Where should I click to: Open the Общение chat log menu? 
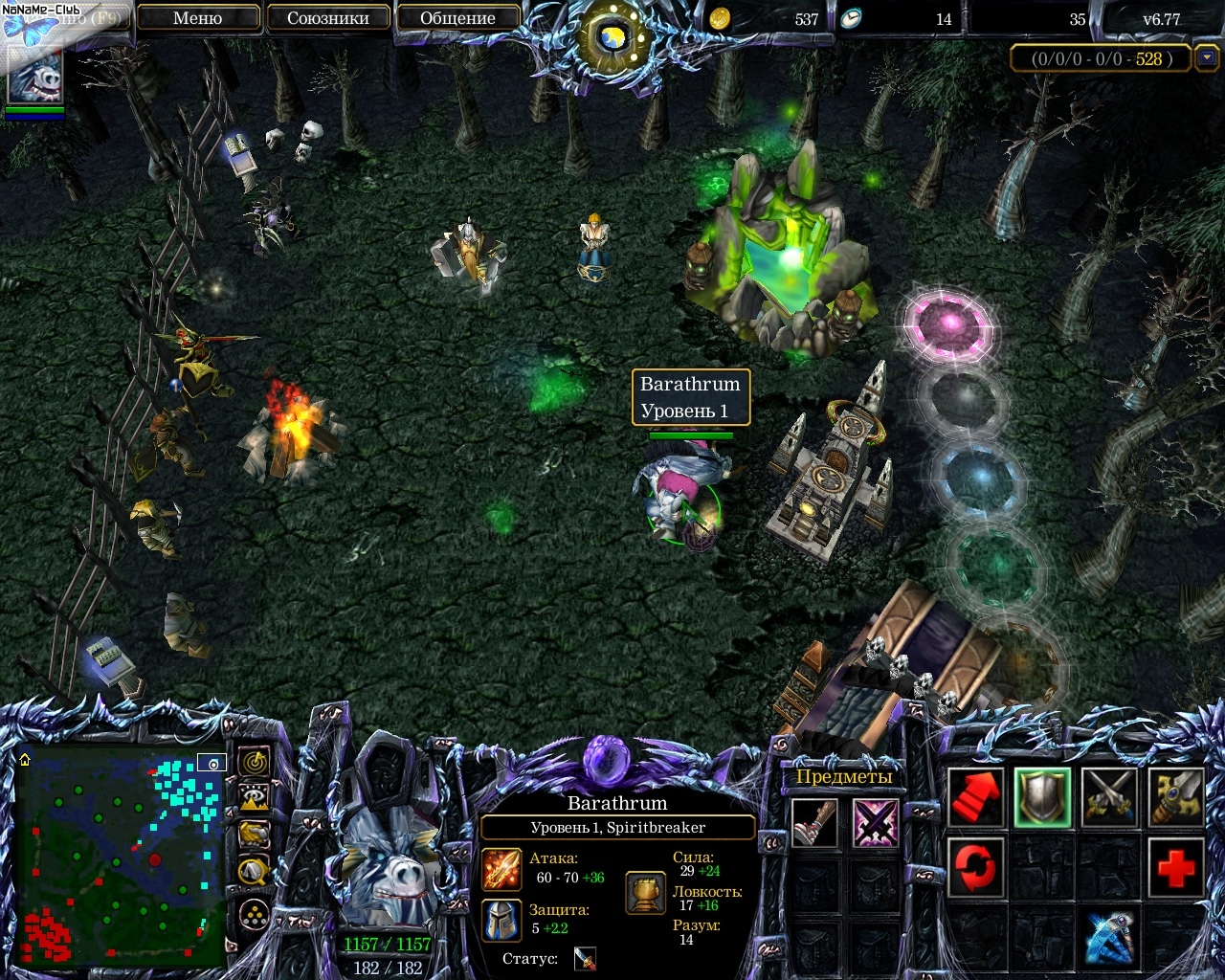pos(457,18)
